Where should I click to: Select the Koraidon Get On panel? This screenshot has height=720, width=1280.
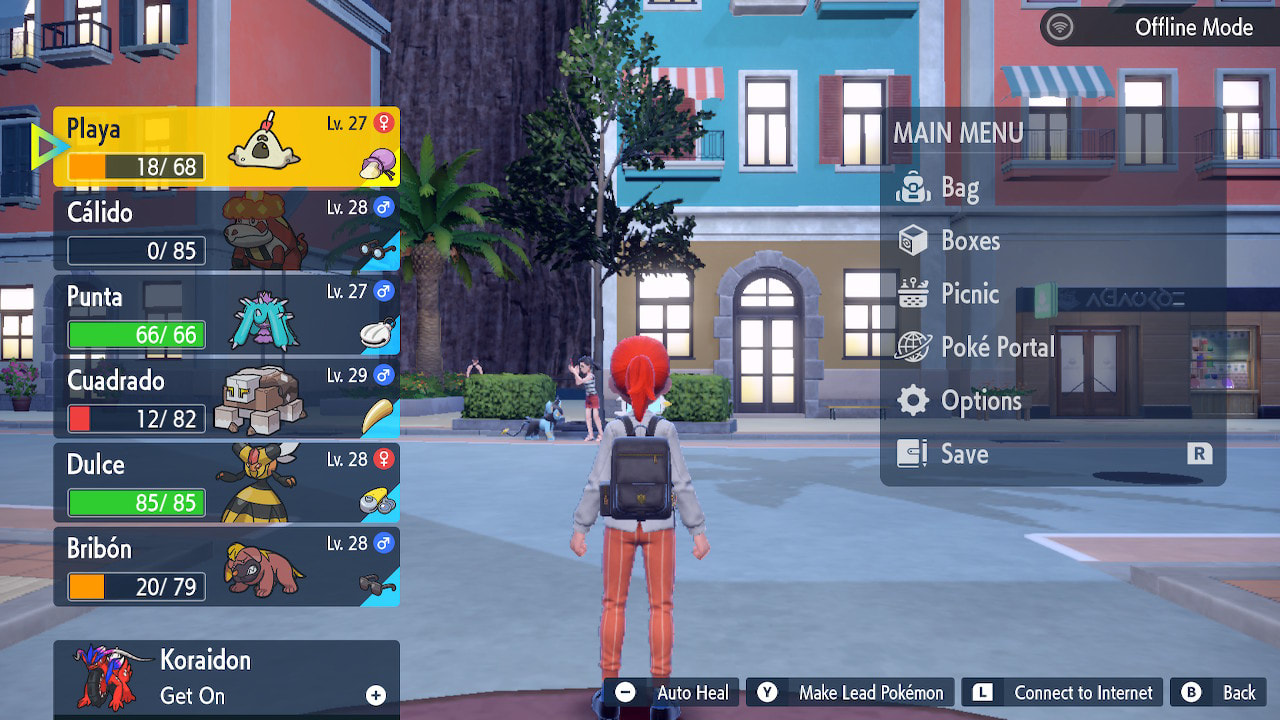226,678
